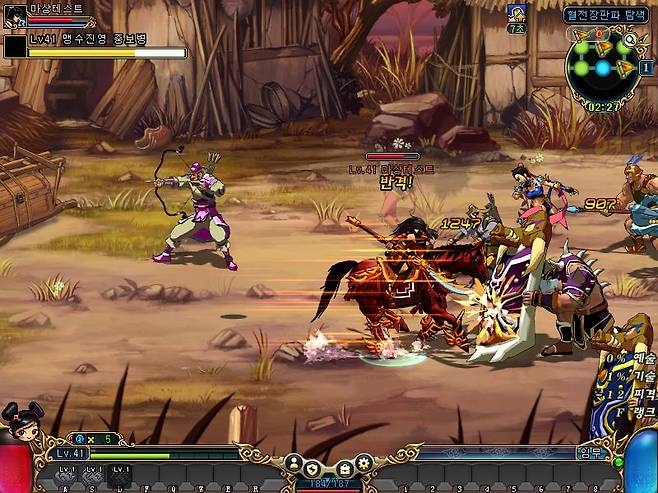Open the character profile round button
The height and width of the screenshot is (493, 658).
click(x=294, y=463)
